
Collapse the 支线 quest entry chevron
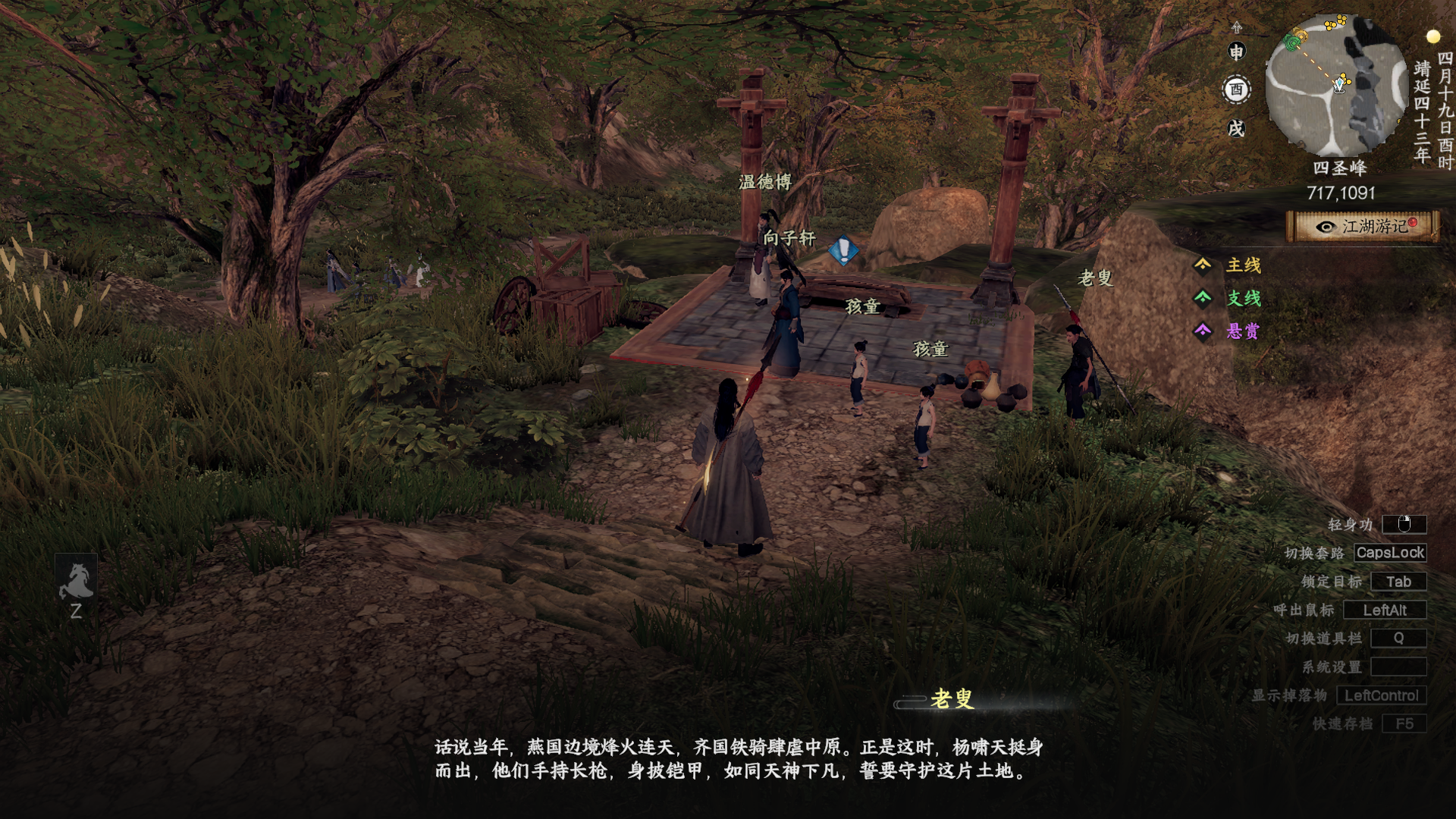coord(1204,300)
